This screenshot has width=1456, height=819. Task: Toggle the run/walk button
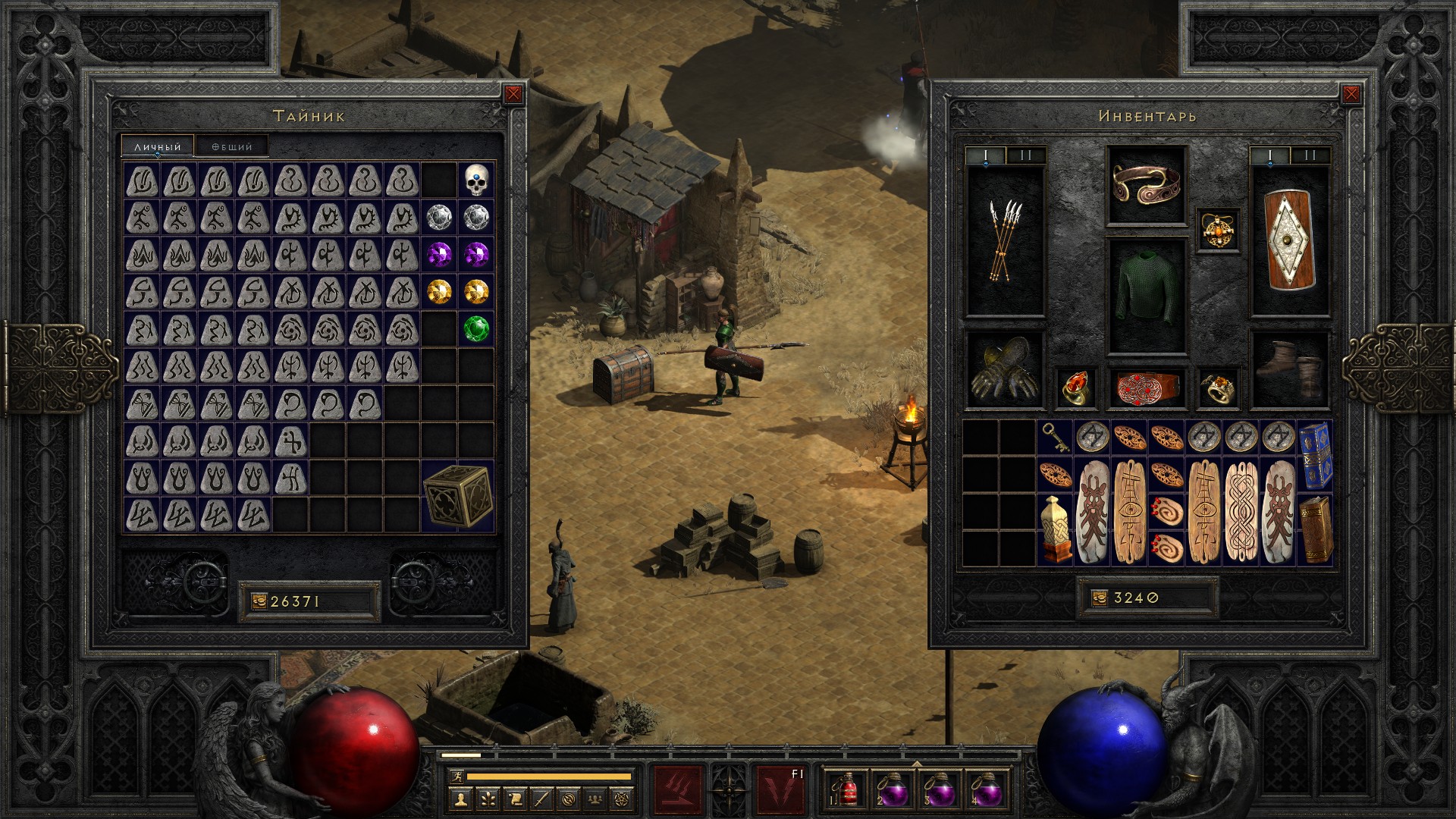[455, 777]
